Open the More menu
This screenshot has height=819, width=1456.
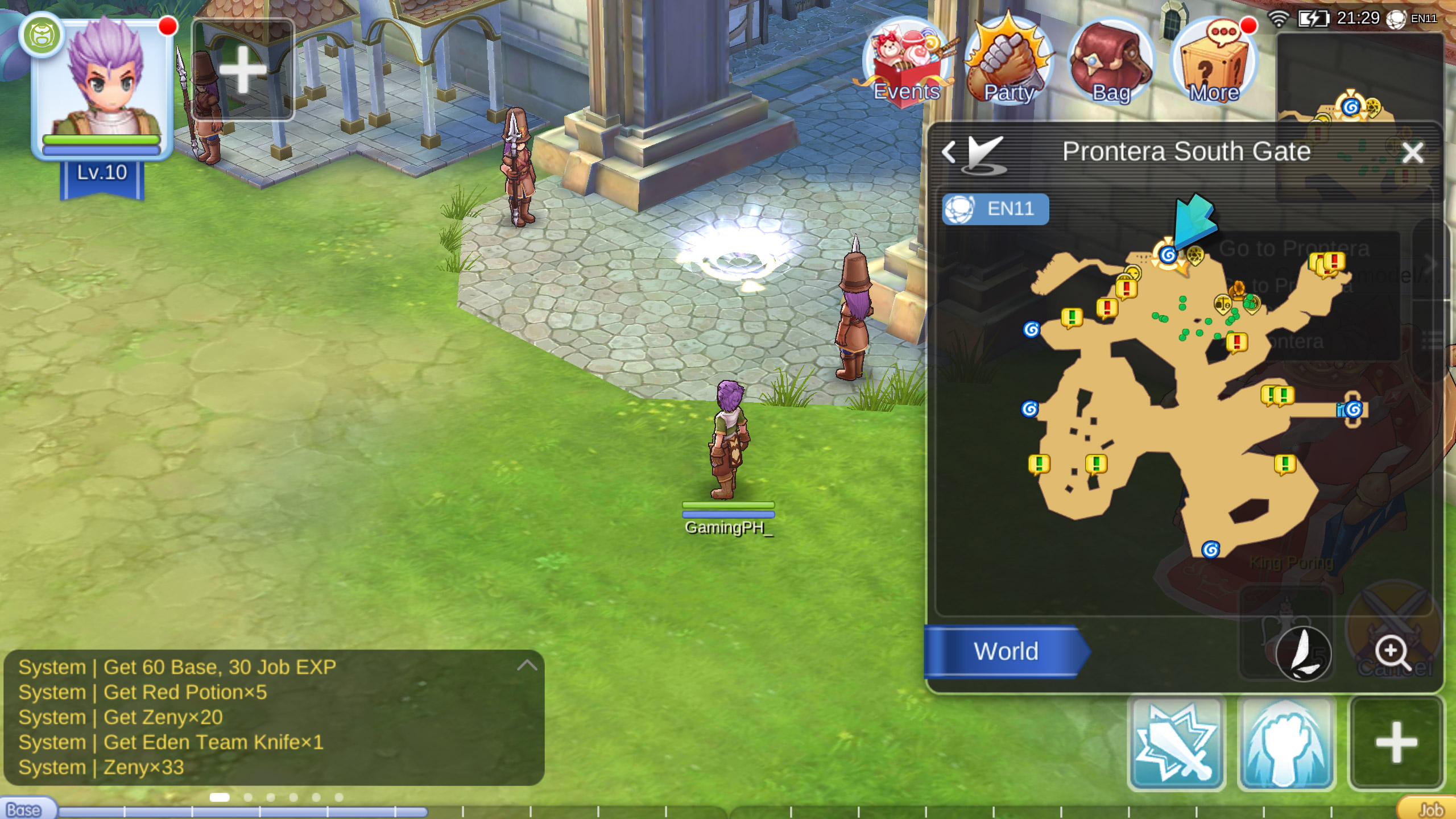(x=1214, y=64)
